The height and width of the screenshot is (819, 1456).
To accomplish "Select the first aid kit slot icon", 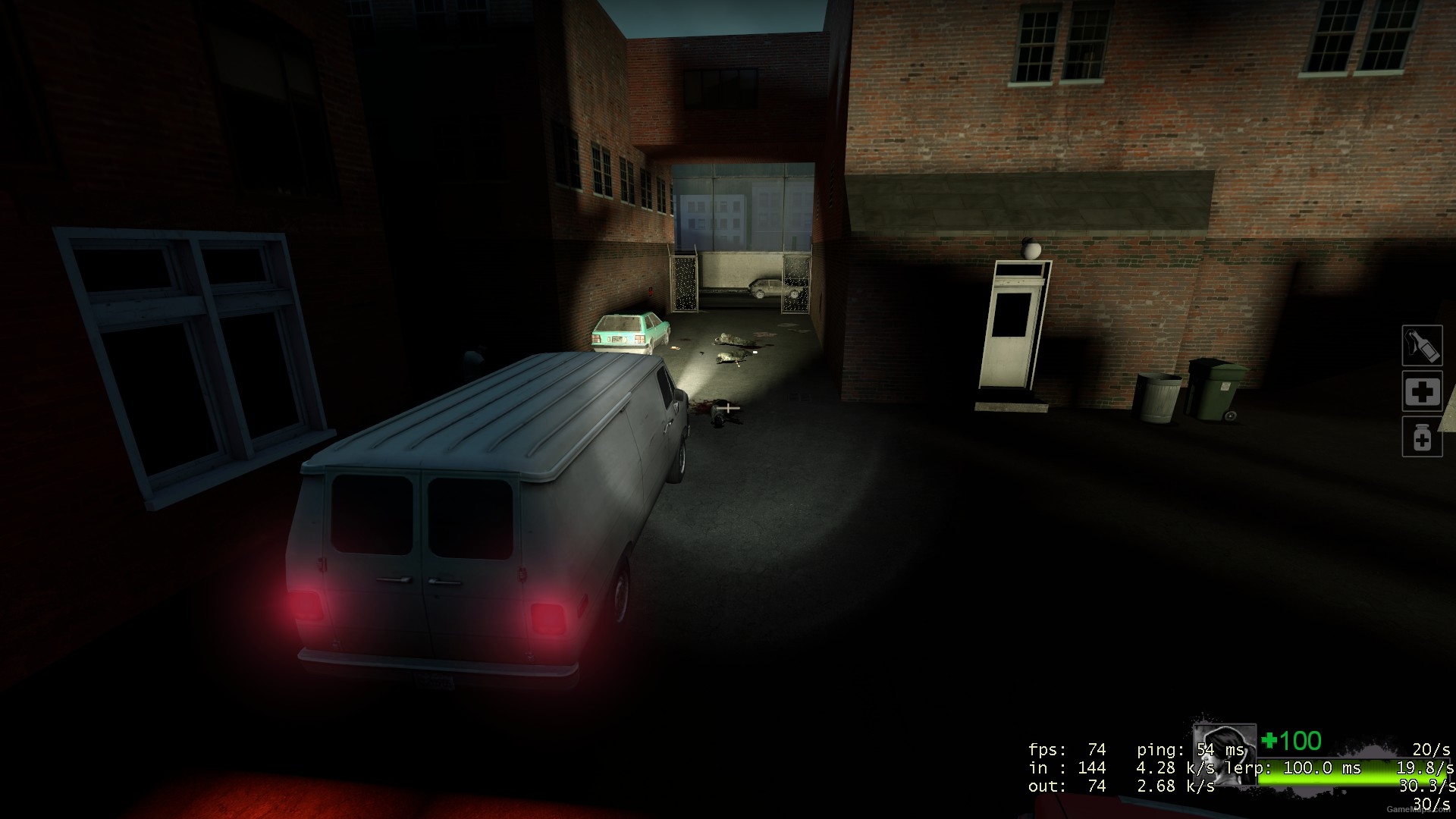I will (x=1423, y=391).
